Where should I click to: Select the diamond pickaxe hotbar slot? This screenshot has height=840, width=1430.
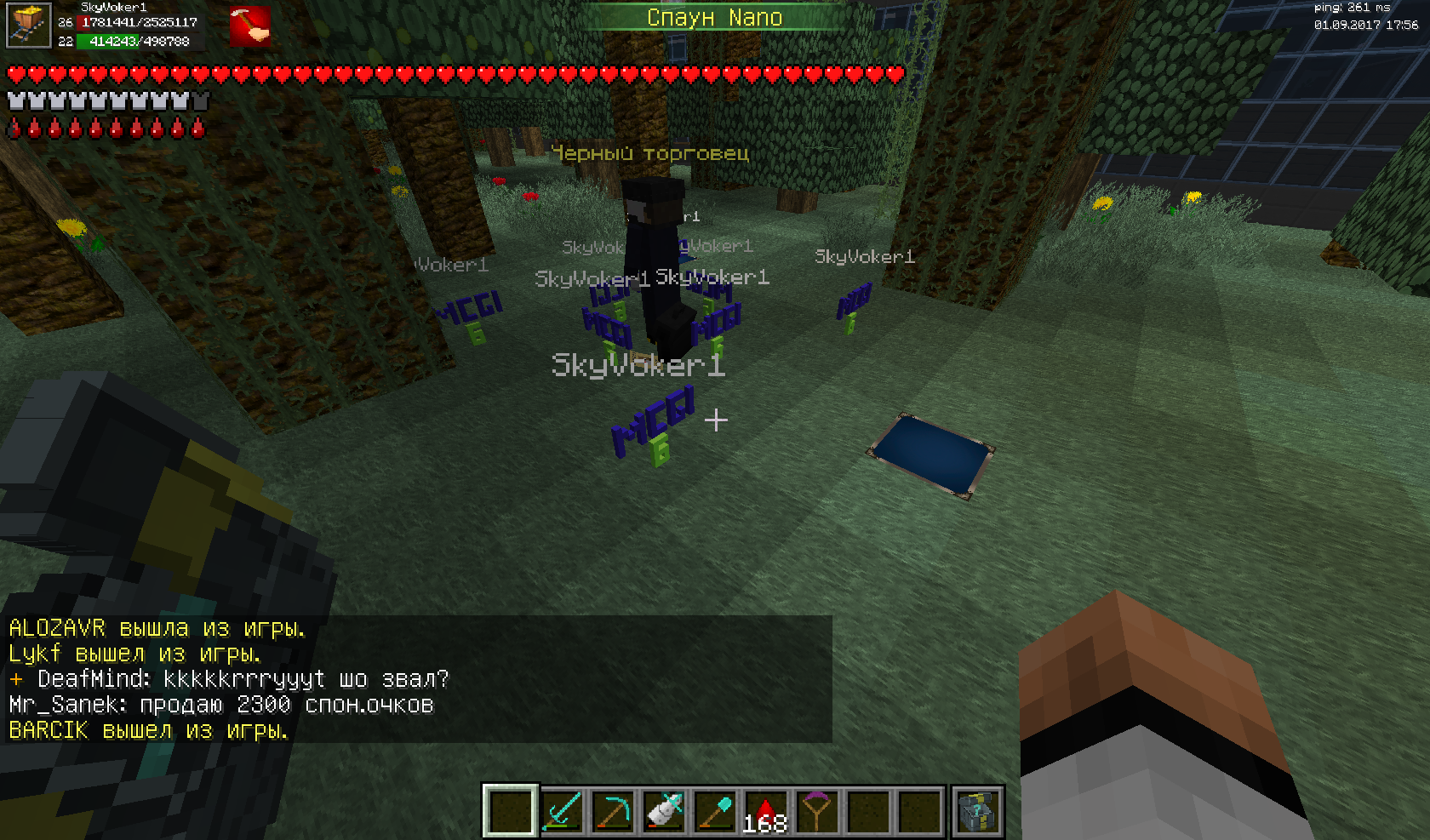pyautogui.click(x=613, y=811)
